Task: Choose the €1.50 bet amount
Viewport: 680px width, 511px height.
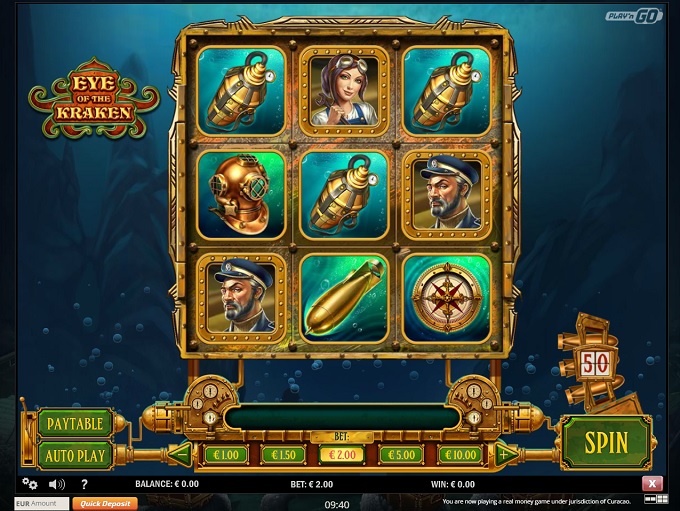Action: tap(283, 455)
